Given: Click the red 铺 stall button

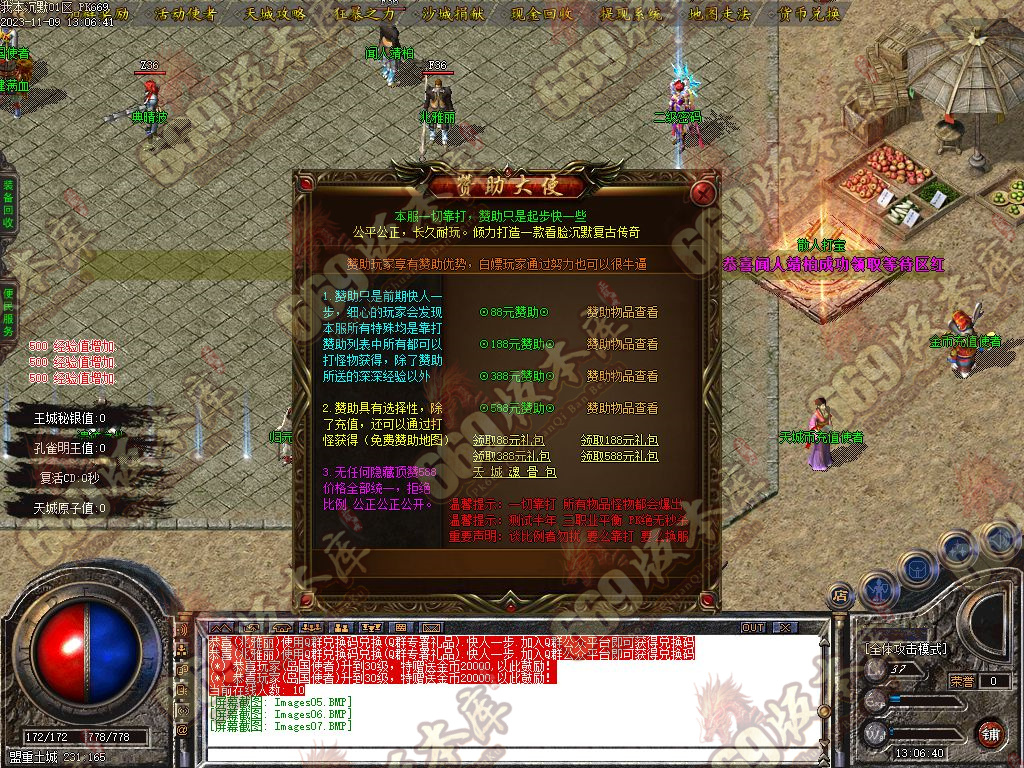Looking at the screenshot, I should (990, 733).
